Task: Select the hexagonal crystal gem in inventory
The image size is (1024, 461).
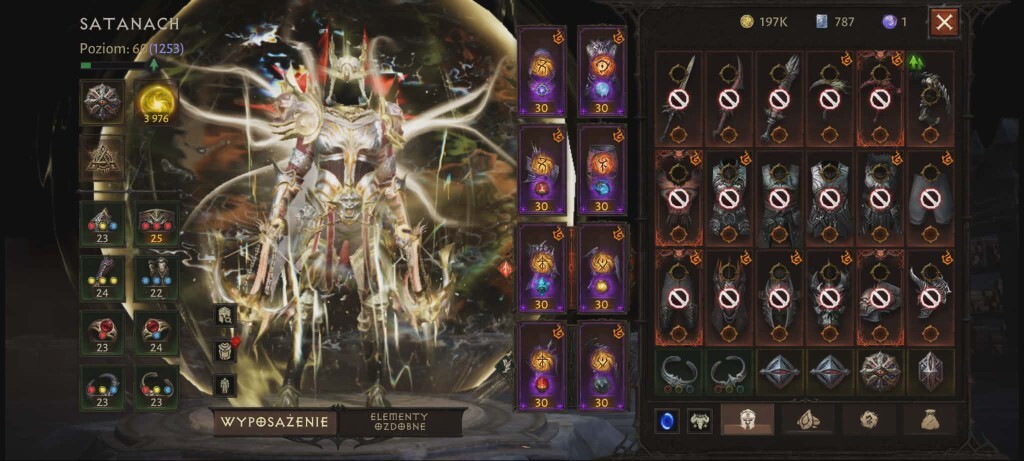Action: tap(931, 371)
